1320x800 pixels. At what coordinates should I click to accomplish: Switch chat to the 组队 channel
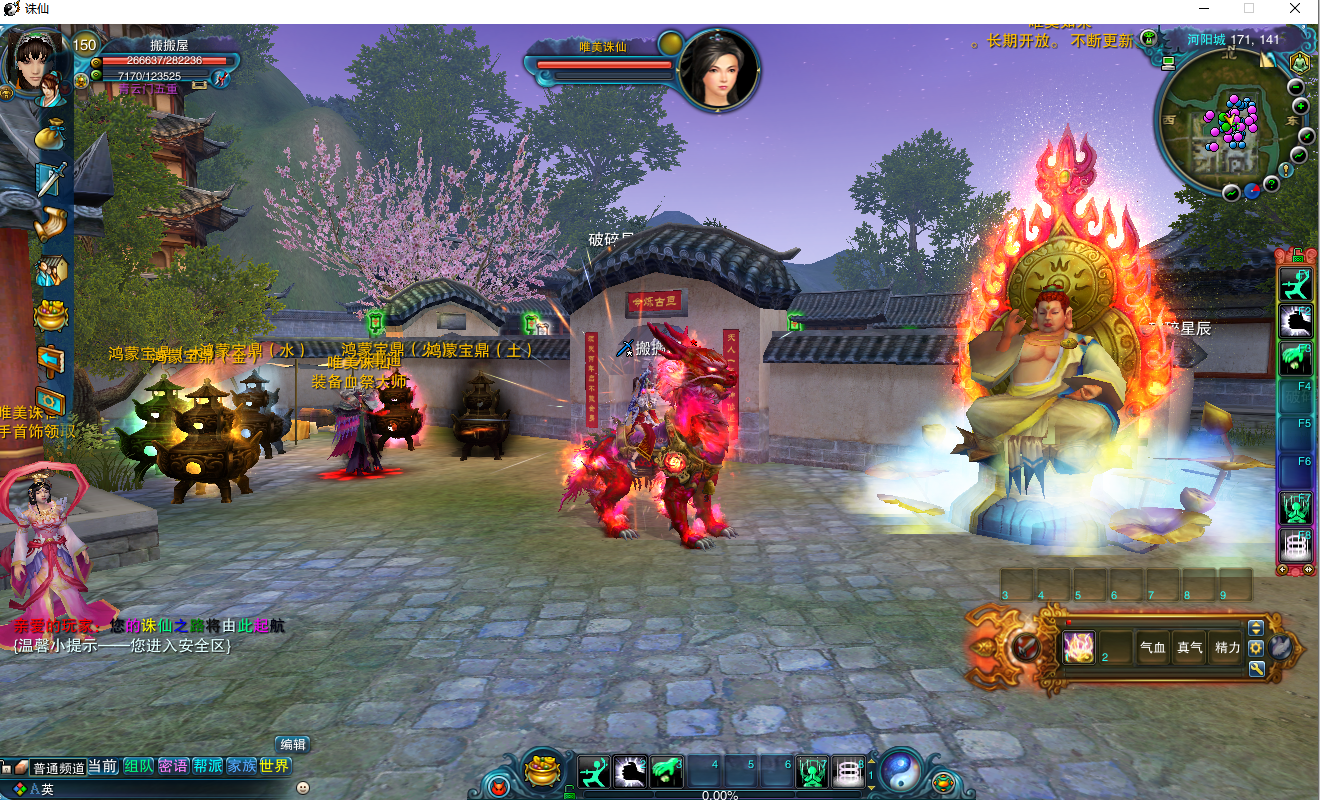point(138,767)
